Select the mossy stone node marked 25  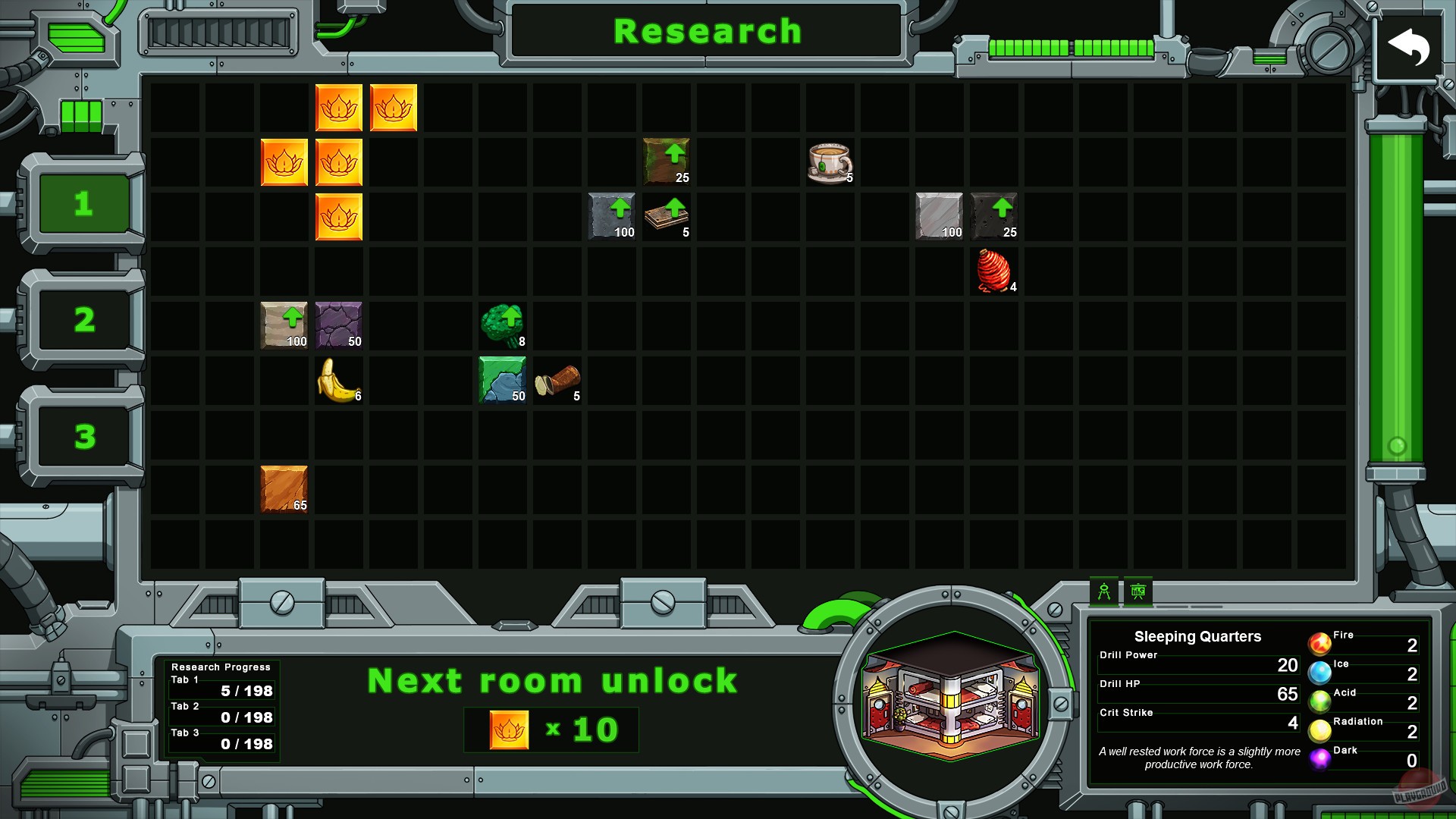tap(667, 162)
